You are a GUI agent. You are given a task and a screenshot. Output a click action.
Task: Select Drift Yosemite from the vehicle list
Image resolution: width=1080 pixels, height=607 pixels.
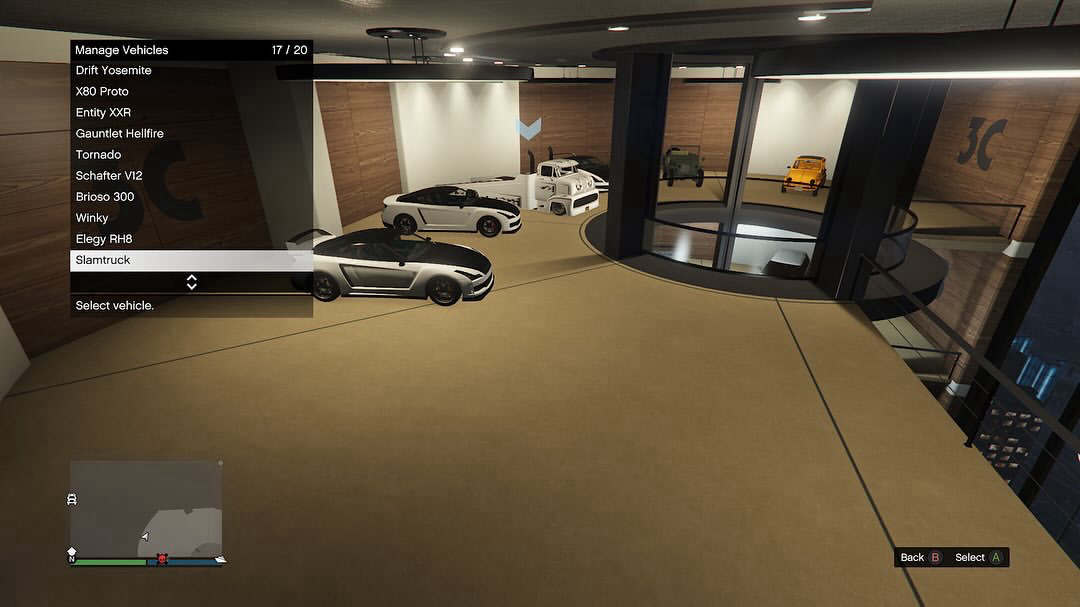pos(191,71)
